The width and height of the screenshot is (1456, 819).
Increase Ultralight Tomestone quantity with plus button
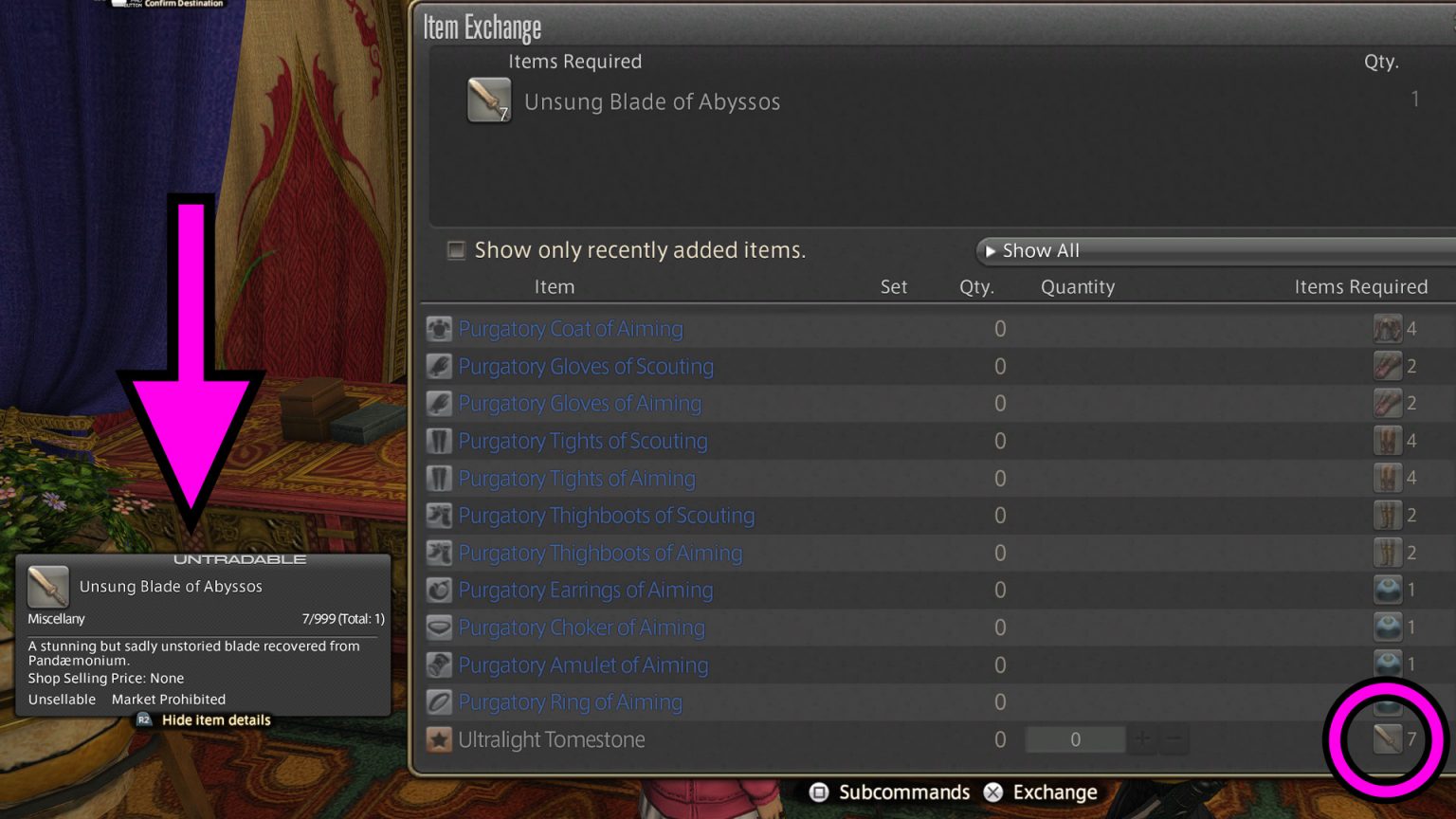(1143, 739)
